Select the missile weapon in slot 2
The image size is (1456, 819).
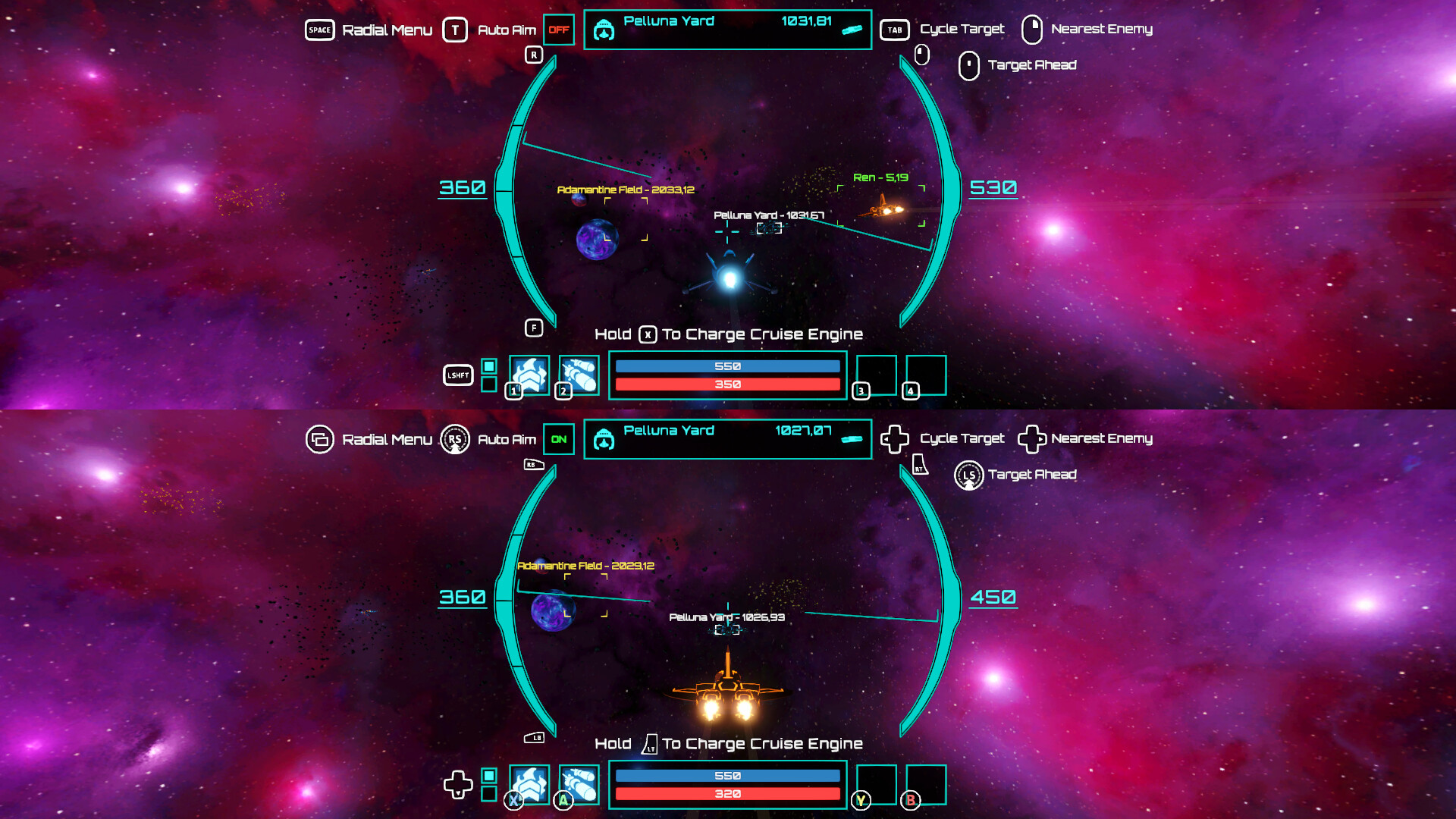579,376
